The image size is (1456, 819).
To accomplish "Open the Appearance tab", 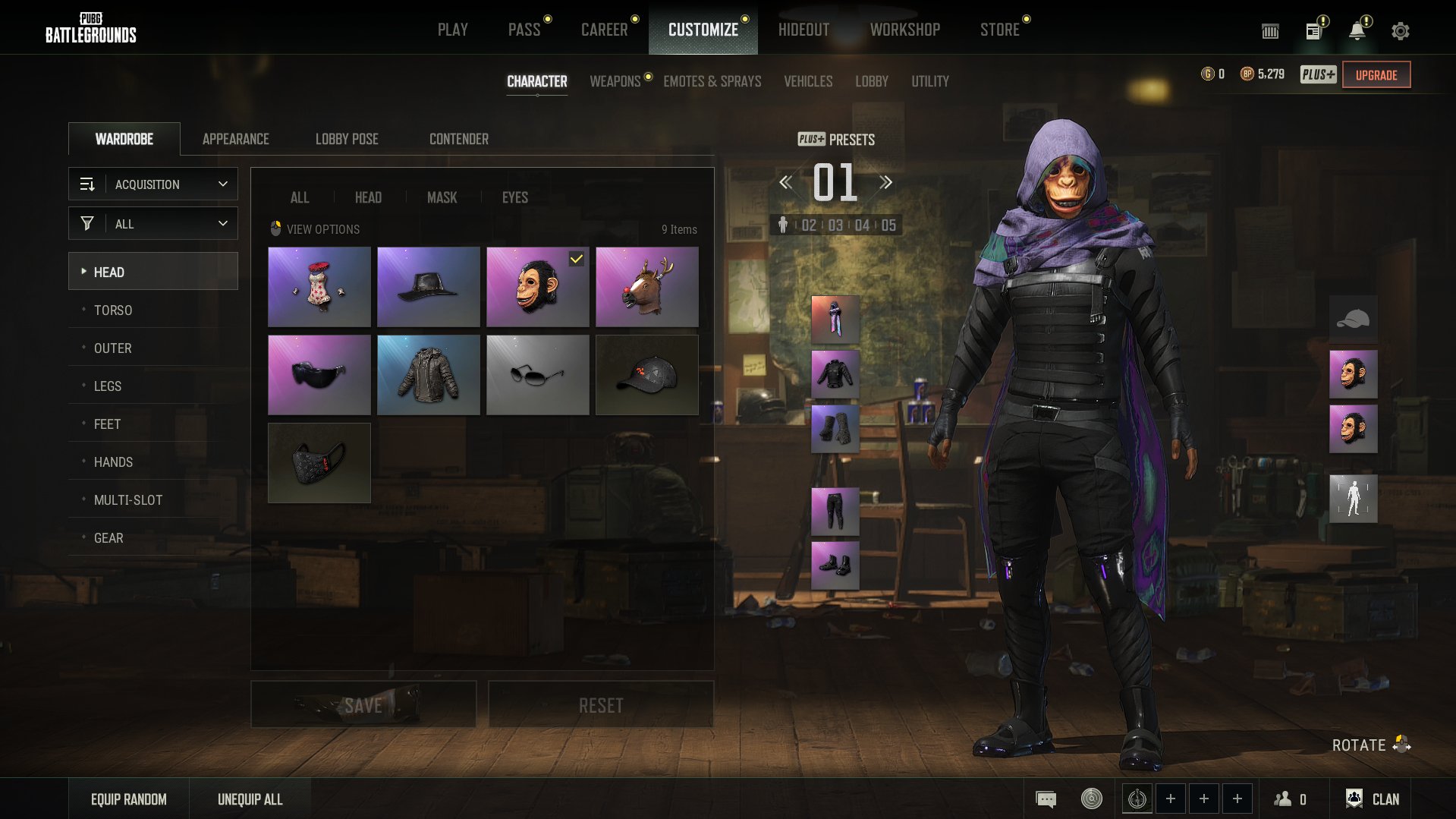I will [235, 139].
